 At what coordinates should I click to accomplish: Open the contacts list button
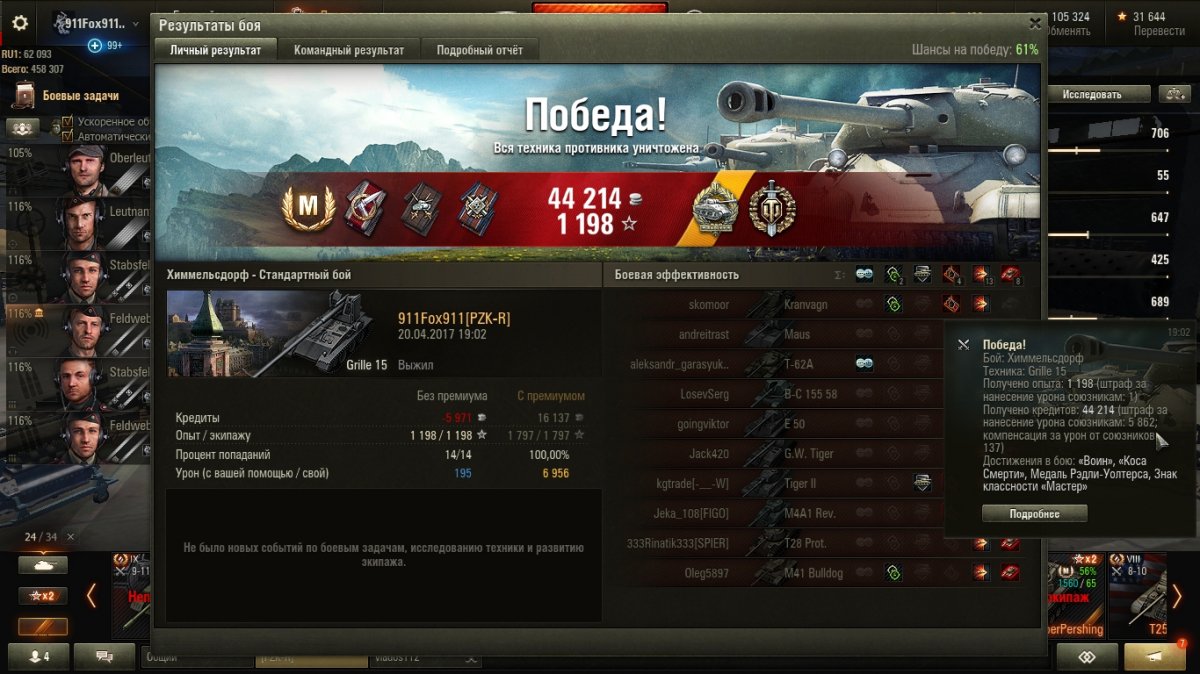tap(41, 657)
